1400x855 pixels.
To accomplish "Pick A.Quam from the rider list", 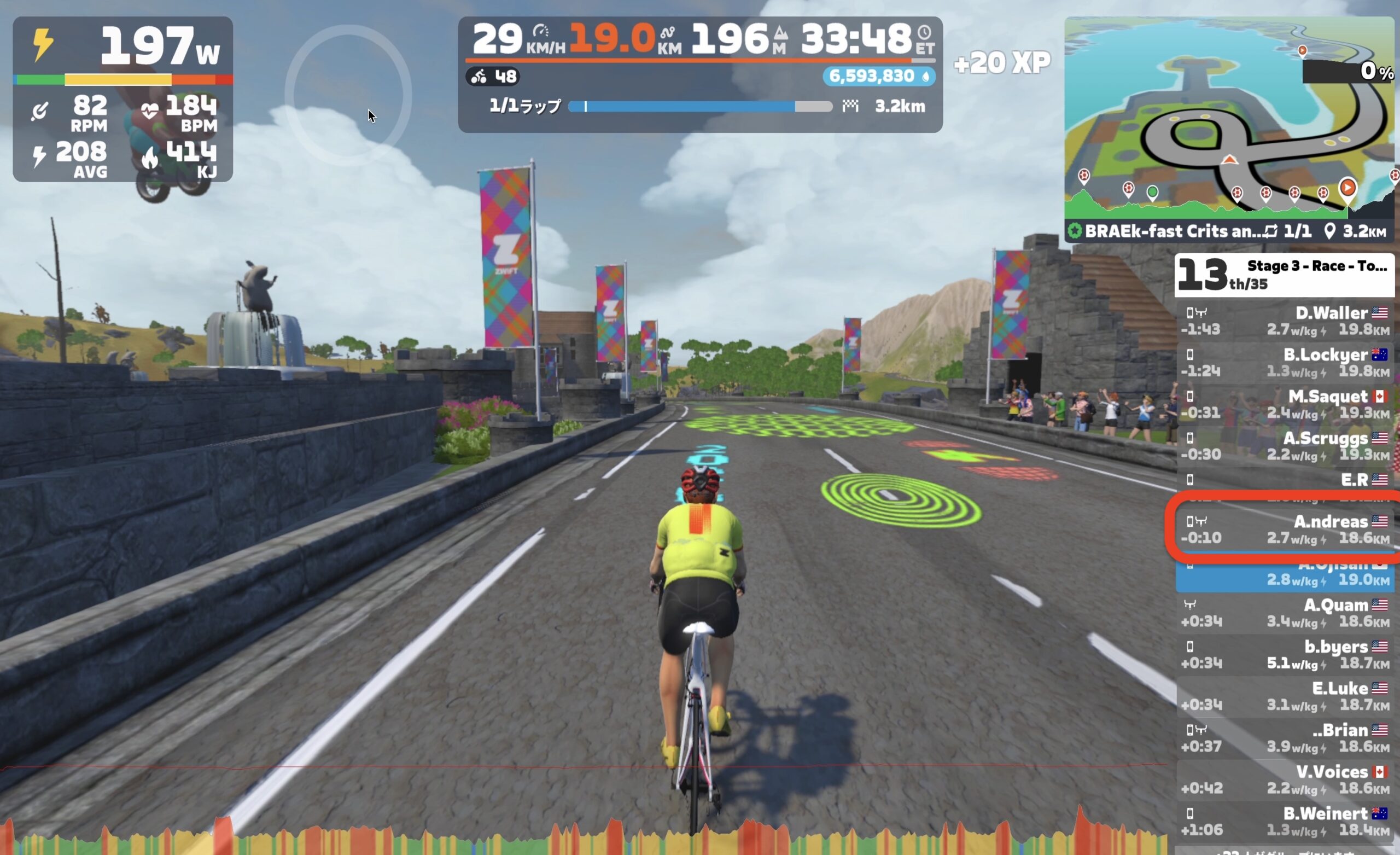I will tap(1284, 613).
